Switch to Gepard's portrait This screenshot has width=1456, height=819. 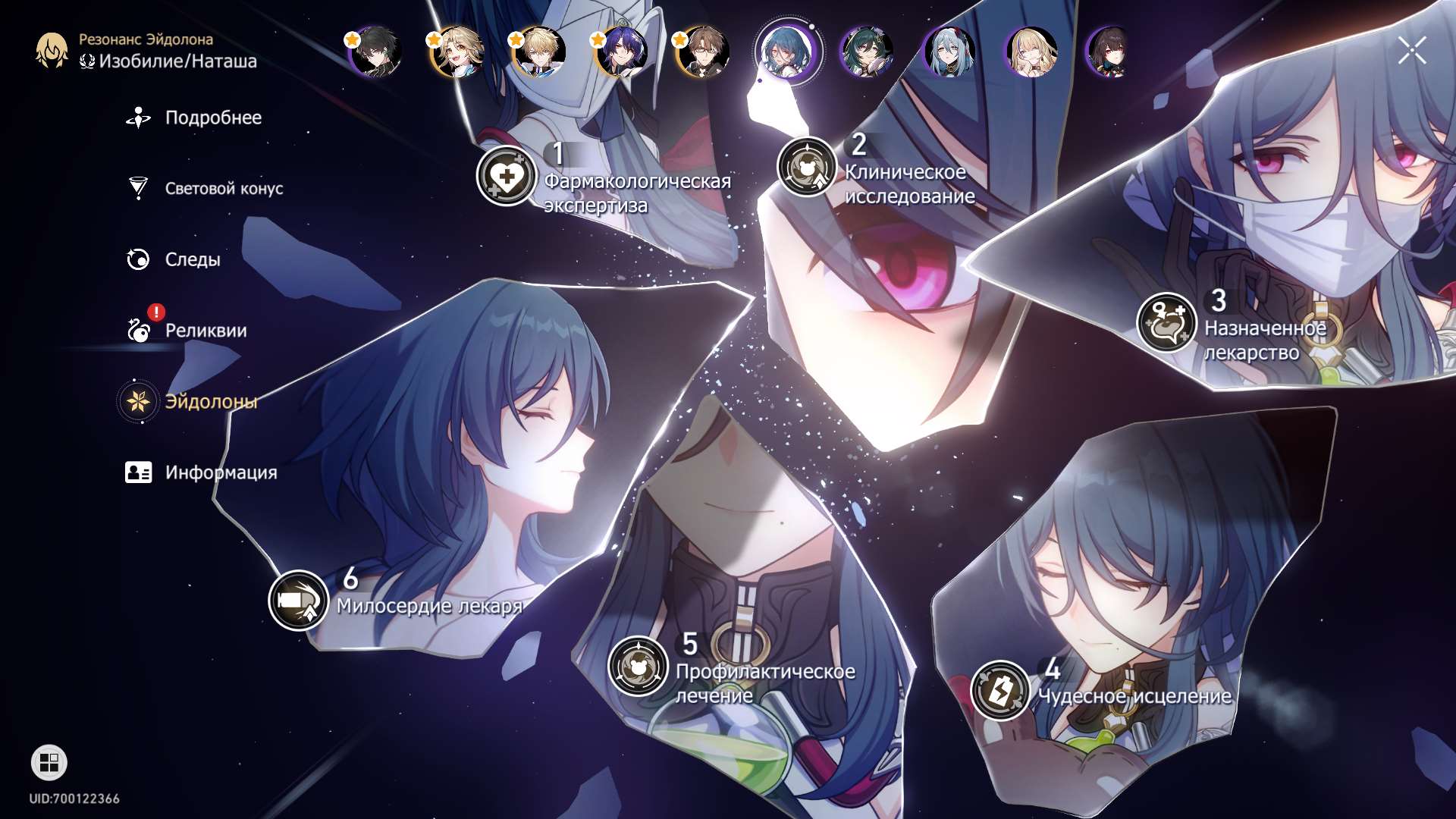(539, 52)
